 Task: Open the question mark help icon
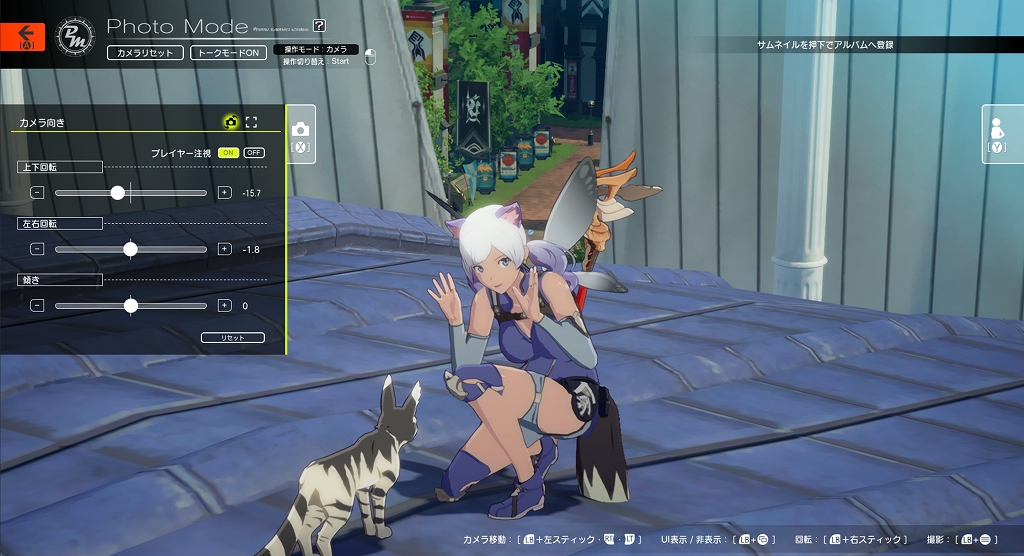(x=319, y=26)
